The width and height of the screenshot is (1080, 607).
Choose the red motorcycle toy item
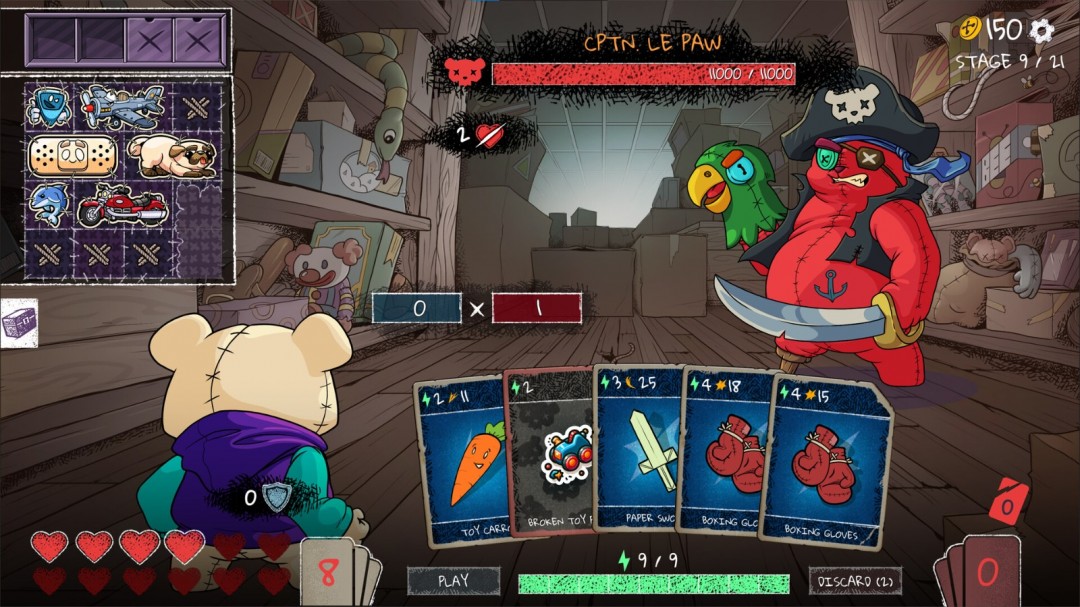(120, 205)
